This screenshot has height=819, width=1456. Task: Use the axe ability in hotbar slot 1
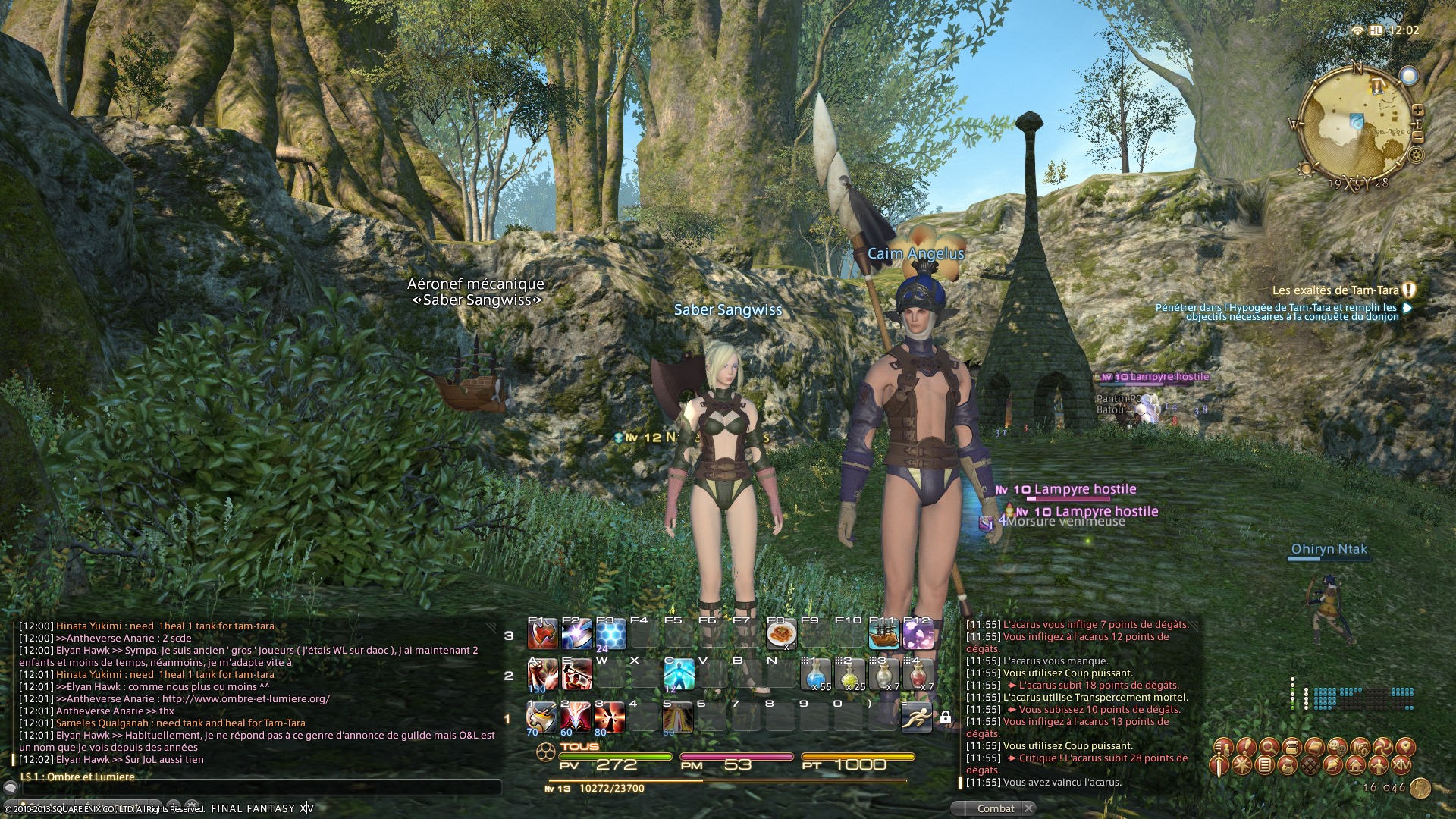click(542, 717)
